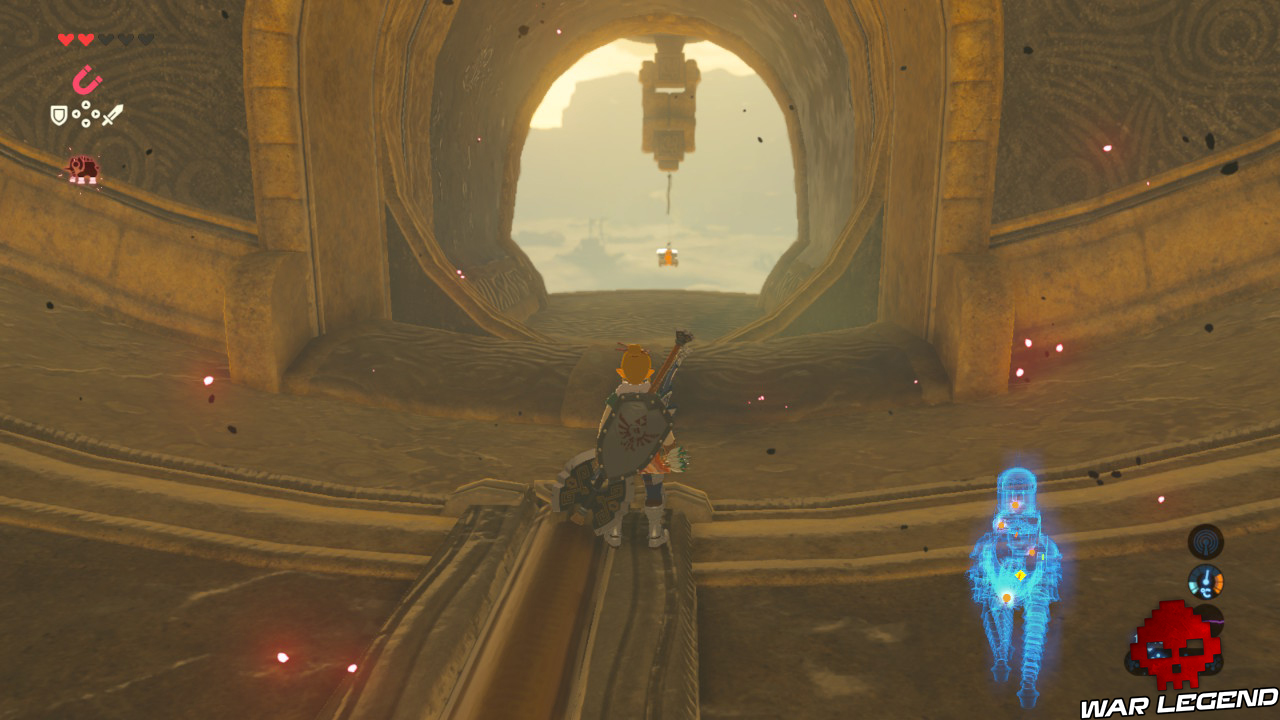1280x720 pixels.
Task: Click the last empty dark heart
Action: click(145, 39)
